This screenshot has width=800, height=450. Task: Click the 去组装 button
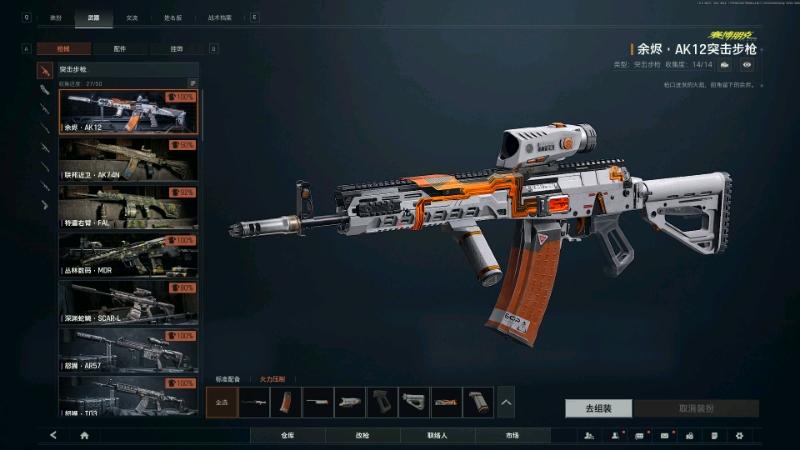tap(598, 408)
